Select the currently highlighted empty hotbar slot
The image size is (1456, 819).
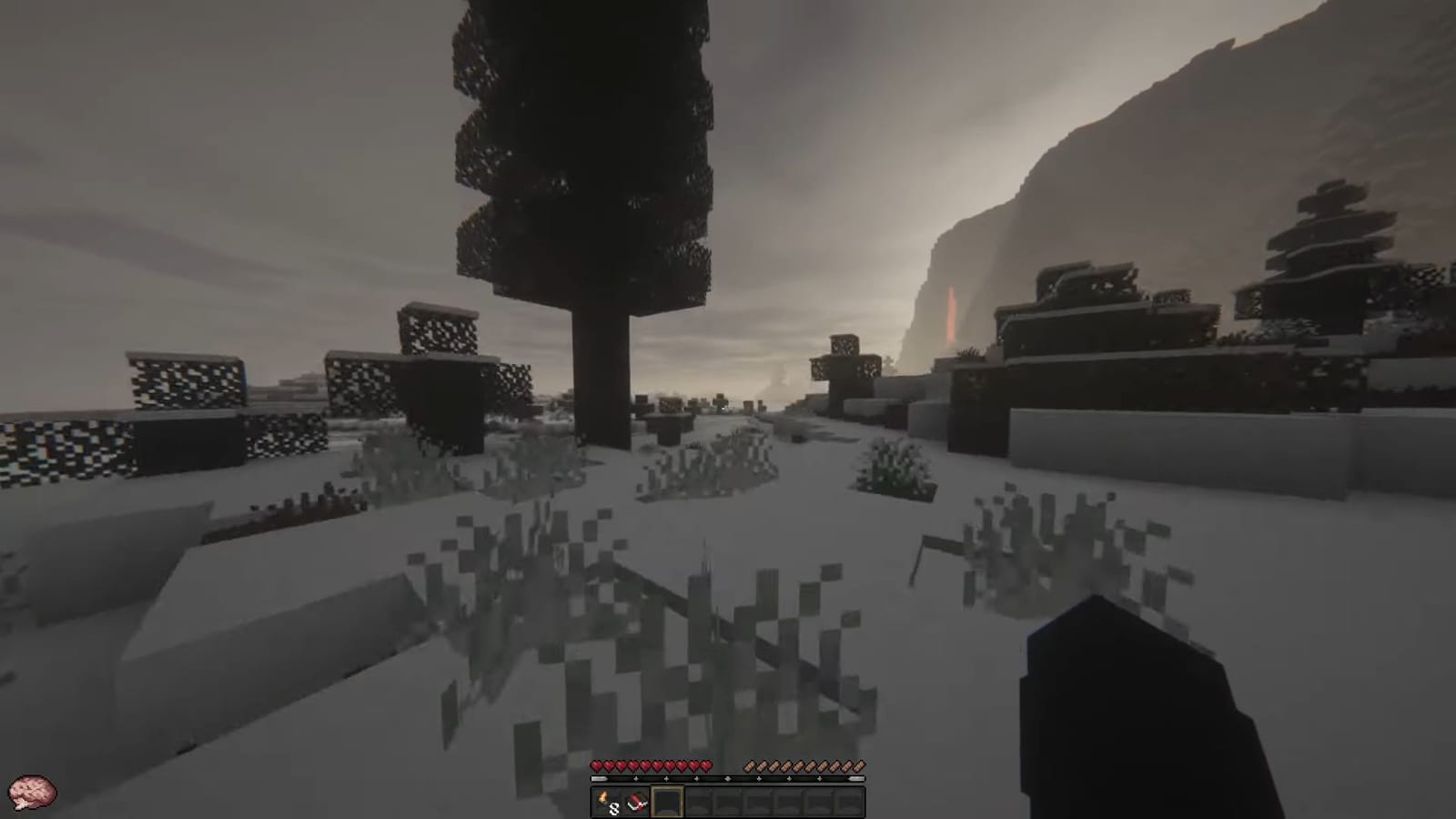pos(667,801)
